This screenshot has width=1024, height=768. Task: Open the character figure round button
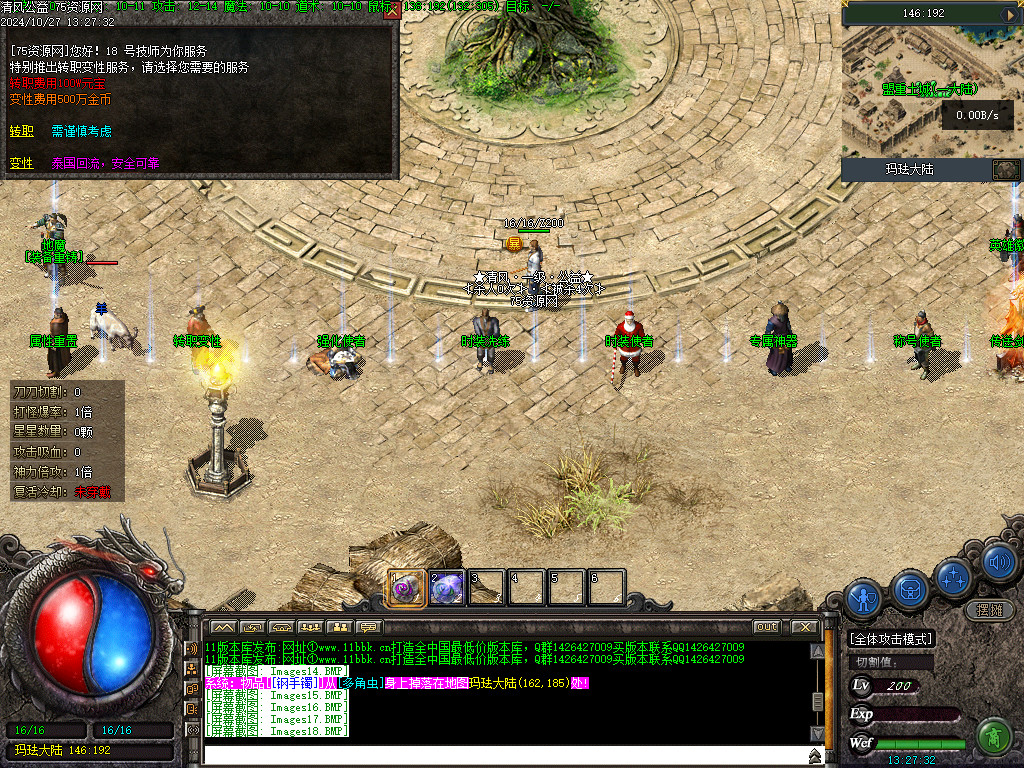pos(863,598)
